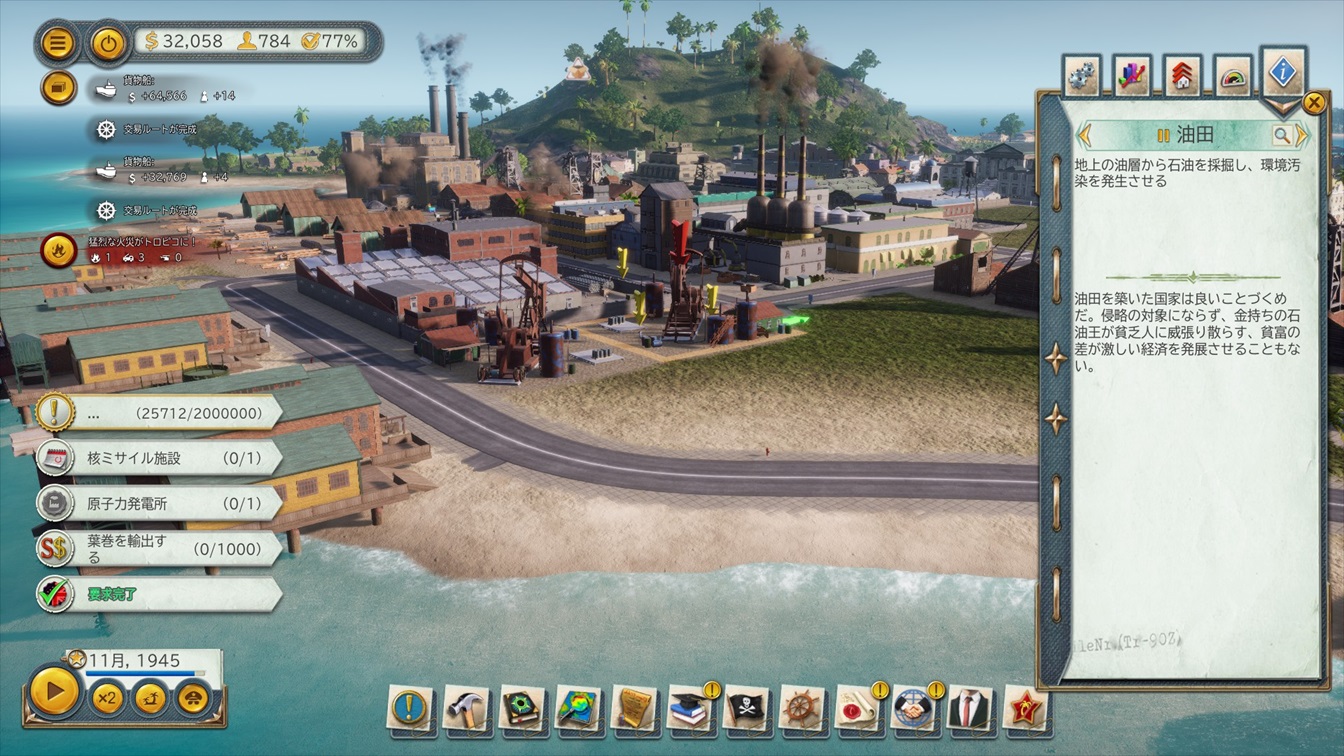
Task: Show the map overlays with magnifier
Action: click(x=578, y=708)
